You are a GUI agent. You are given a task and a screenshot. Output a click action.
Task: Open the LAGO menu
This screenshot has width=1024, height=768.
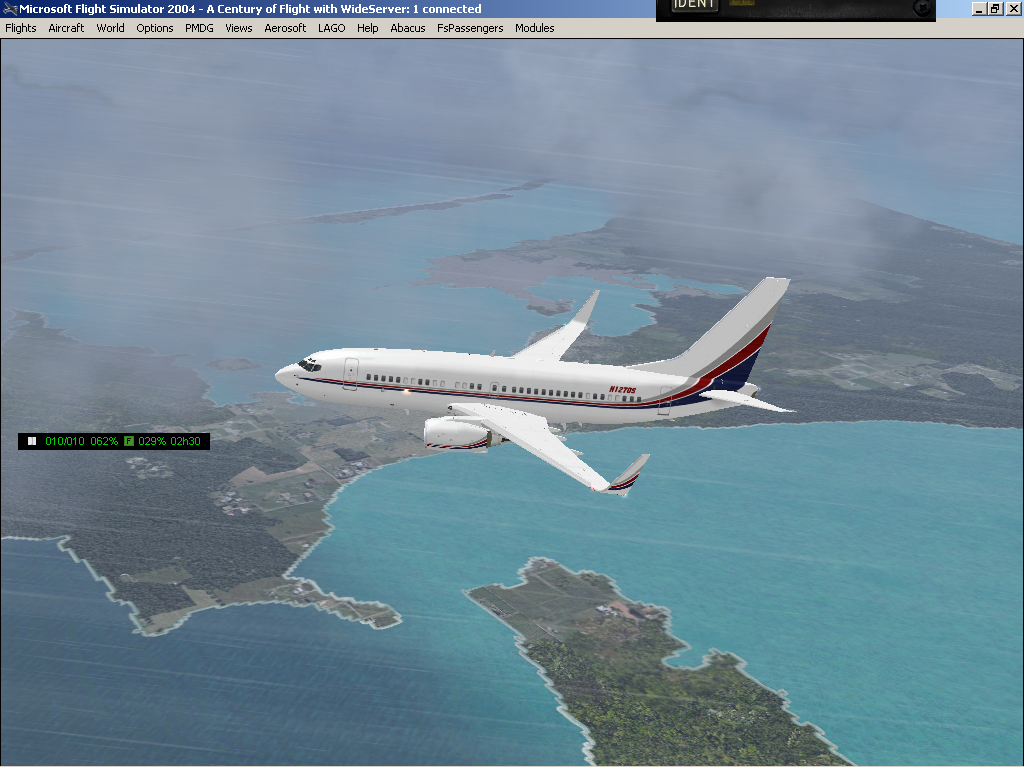(x=331, y=28)
